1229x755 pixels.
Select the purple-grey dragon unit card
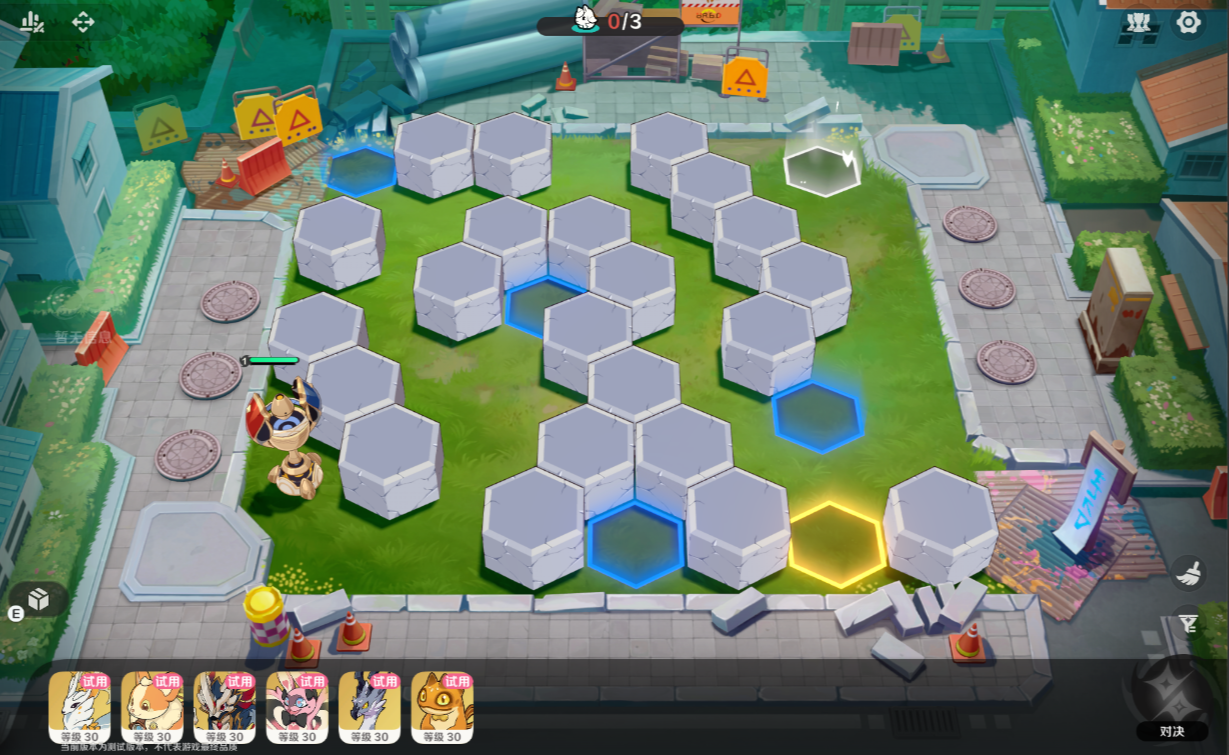pyautogui.click(x=369, y=705)
